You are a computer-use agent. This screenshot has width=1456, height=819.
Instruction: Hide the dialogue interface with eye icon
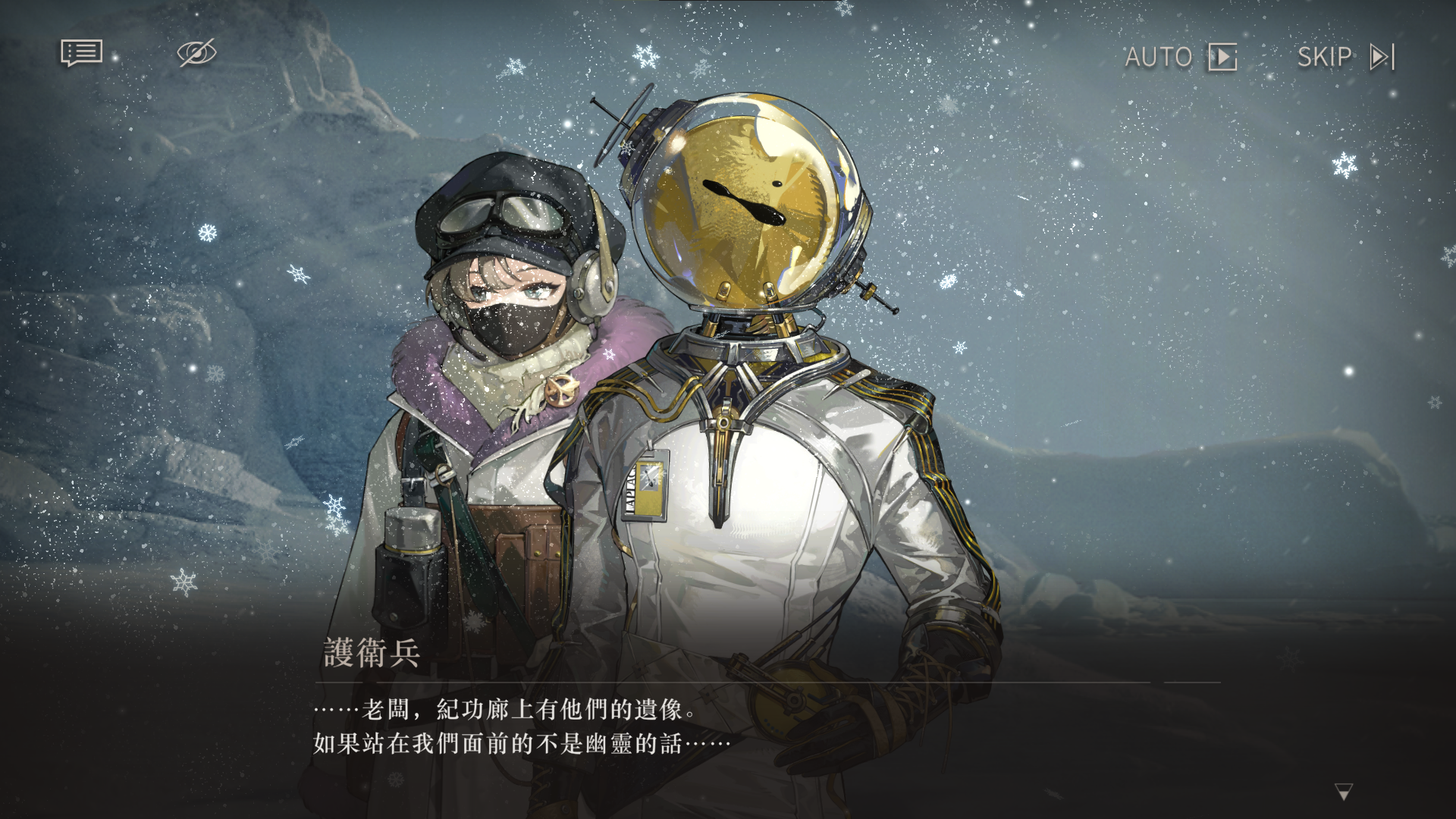[196, 53]
